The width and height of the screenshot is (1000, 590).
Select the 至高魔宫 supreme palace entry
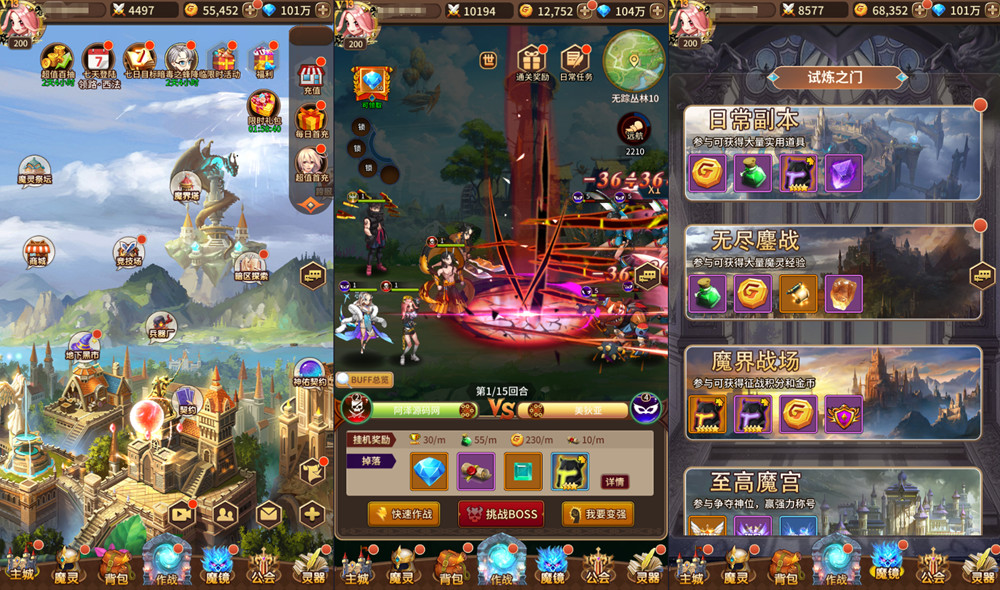[832, 500]
